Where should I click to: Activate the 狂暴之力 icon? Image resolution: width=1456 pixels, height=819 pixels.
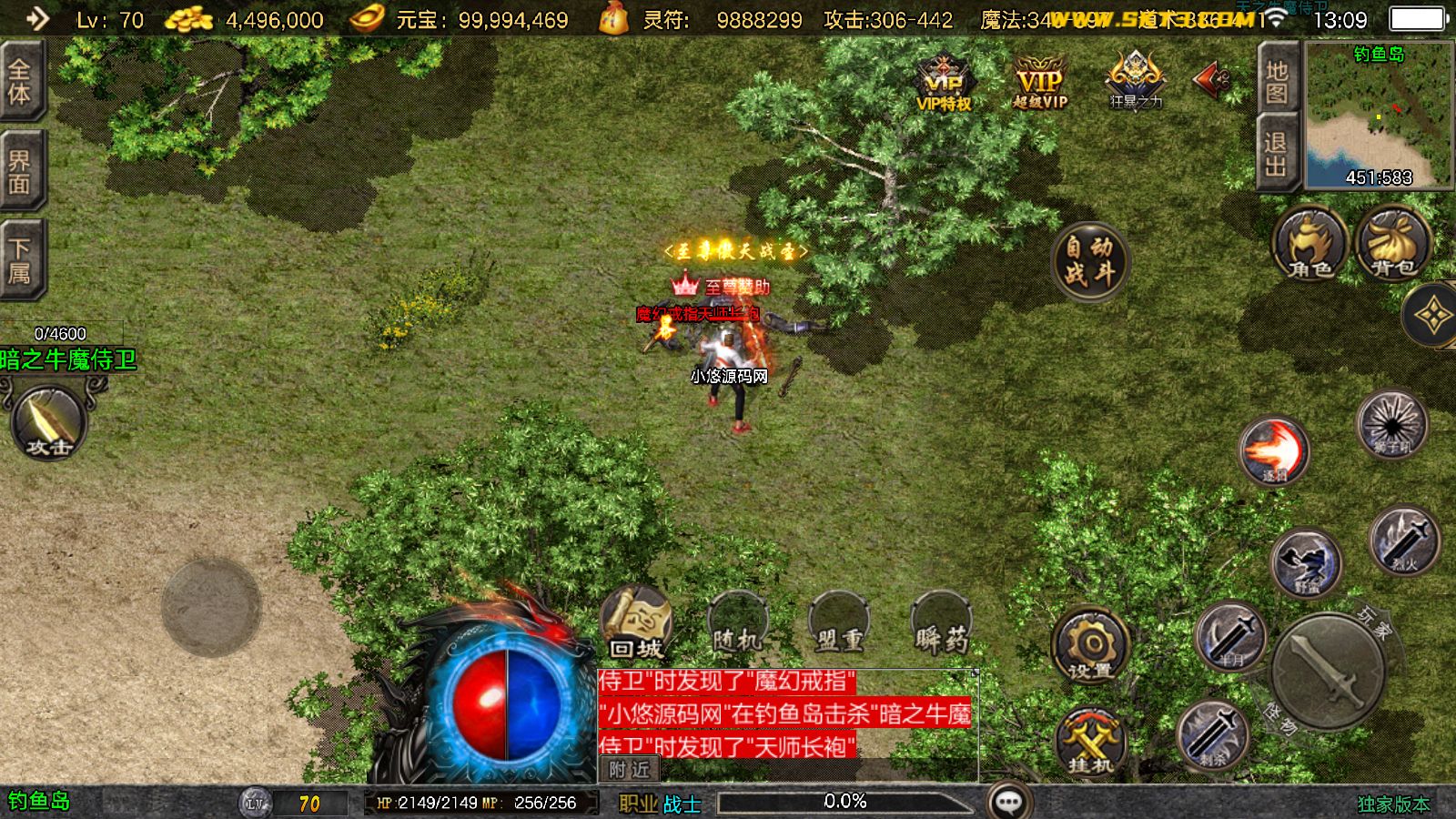tap(1135, 80)
